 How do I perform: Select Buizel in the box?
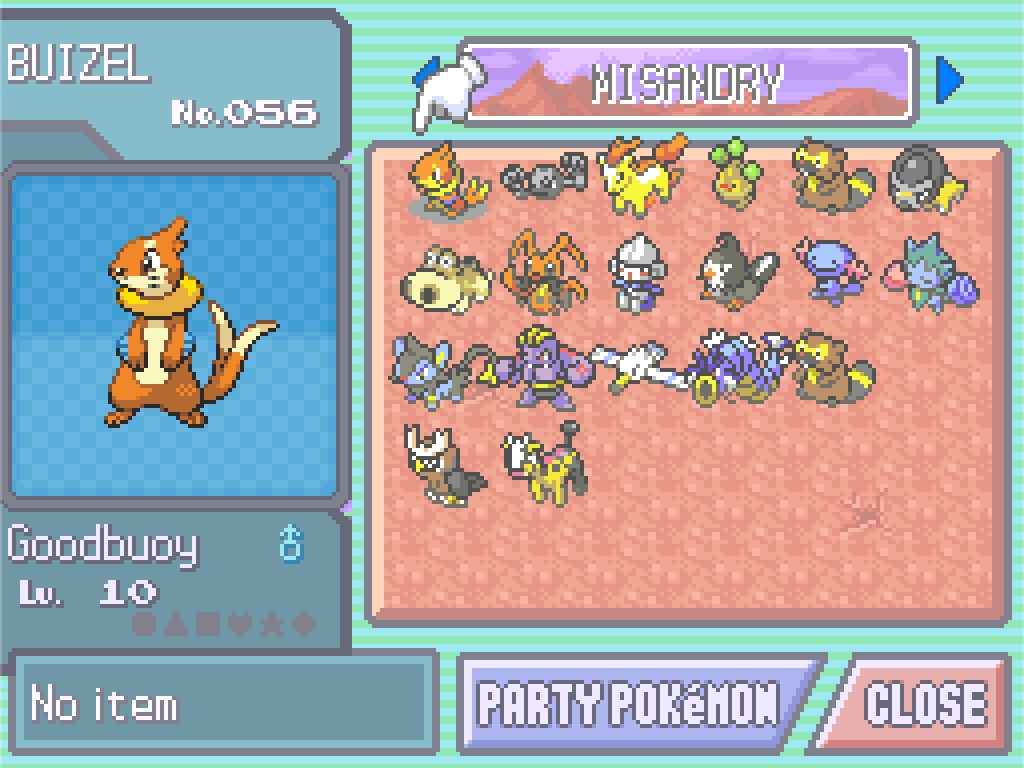coord(446,178)
